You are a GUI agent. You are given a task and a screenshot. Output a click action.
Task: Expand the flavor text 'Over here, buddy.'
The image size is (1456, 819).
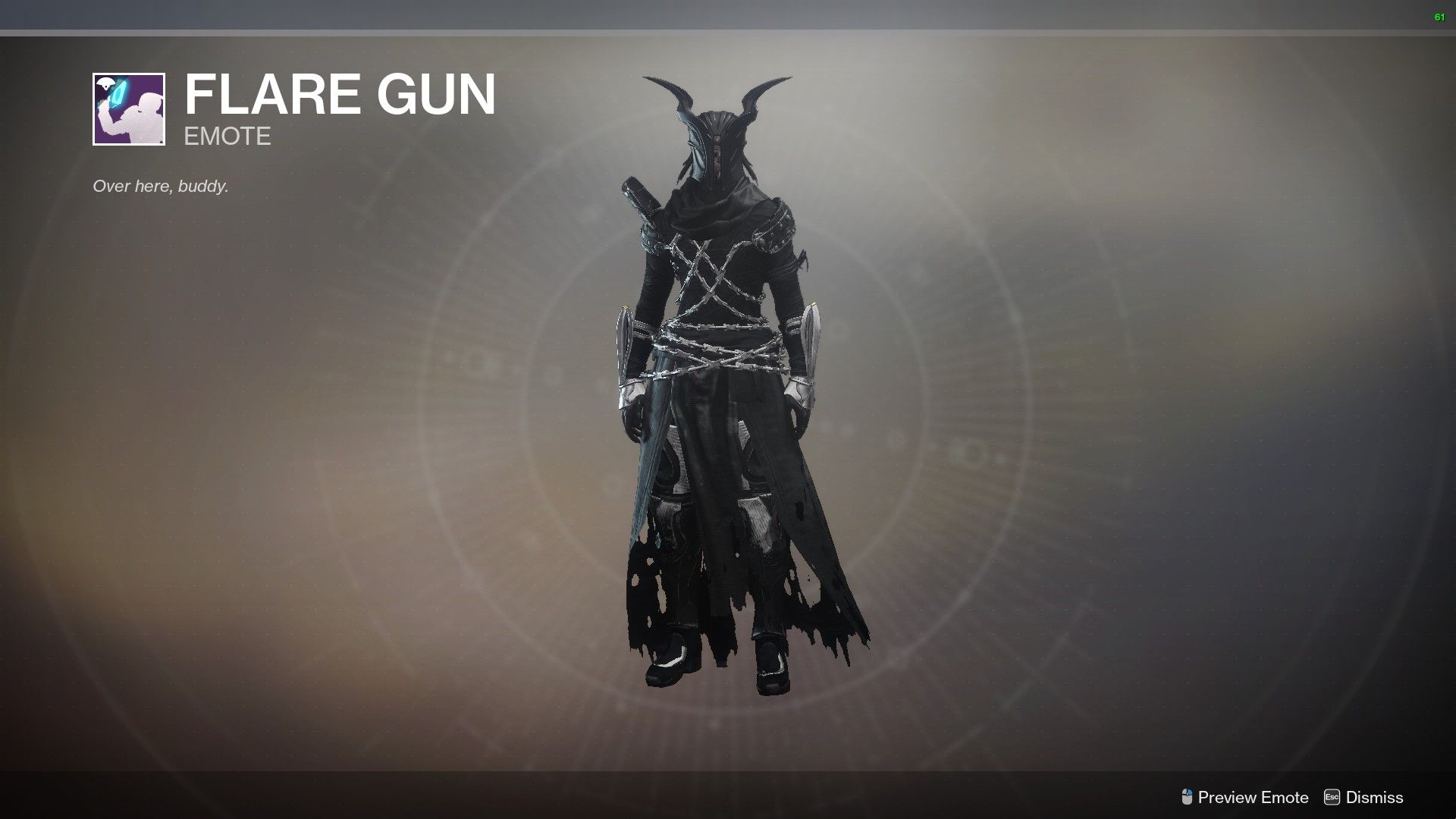[159, 184]
